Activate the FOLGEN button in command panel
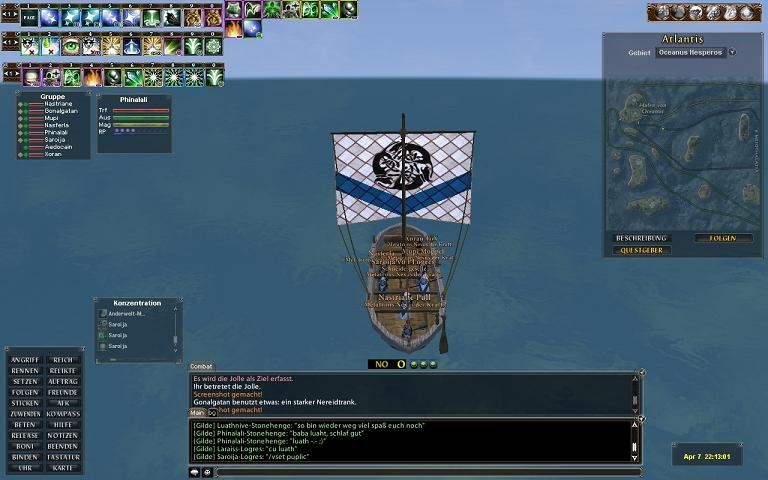The image size is (768, 480). click(25, 392)
